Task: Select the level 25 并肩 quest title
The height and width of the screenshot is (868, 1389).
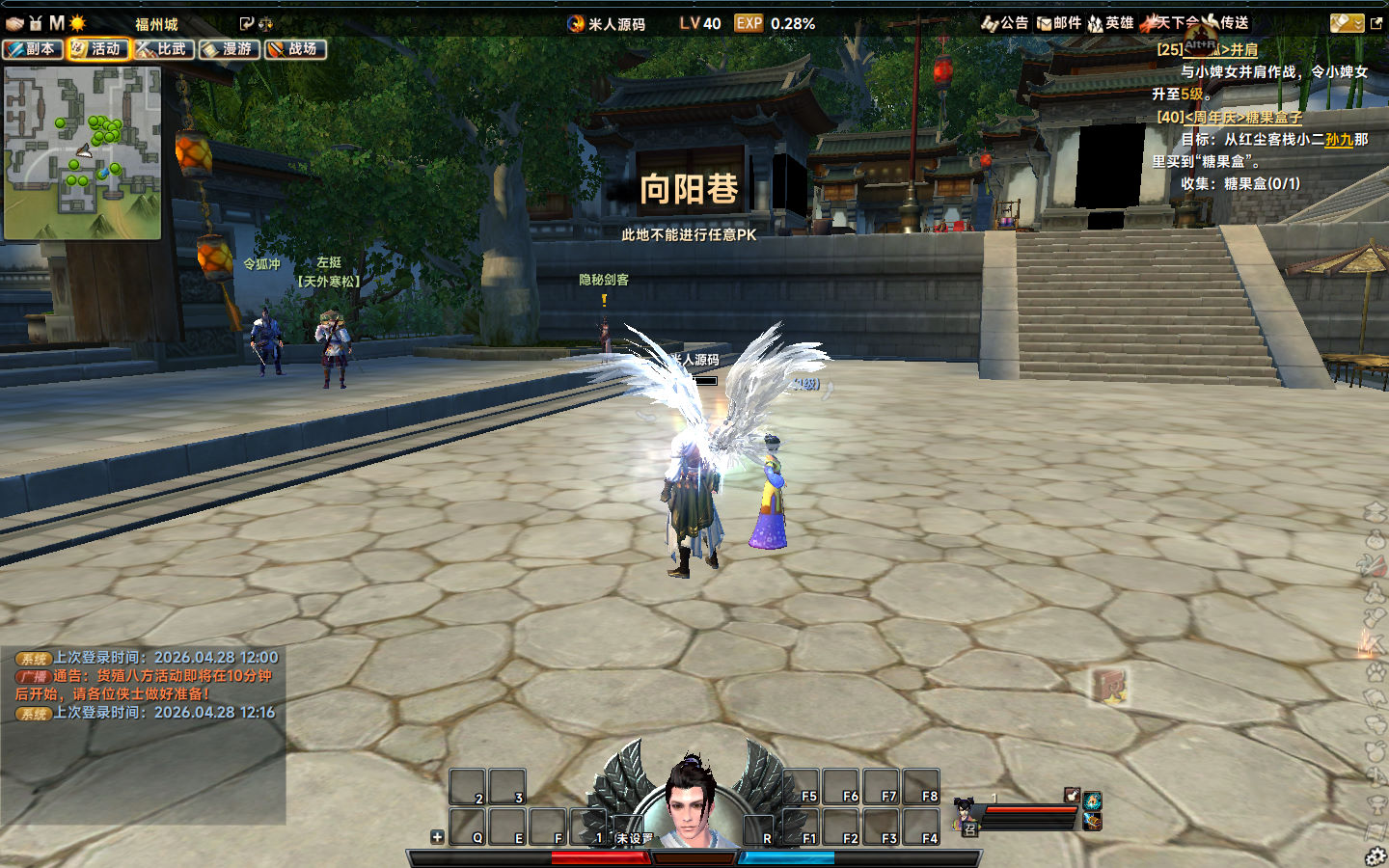Action: click(1208, 49)
